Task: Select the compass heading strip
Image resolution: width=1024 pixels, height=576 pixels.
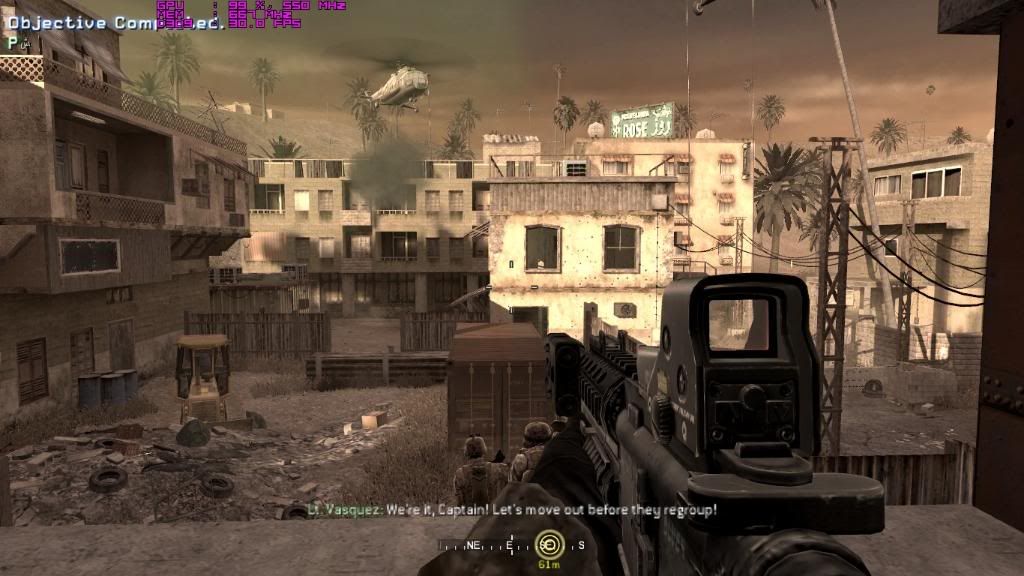Action: 510,546
